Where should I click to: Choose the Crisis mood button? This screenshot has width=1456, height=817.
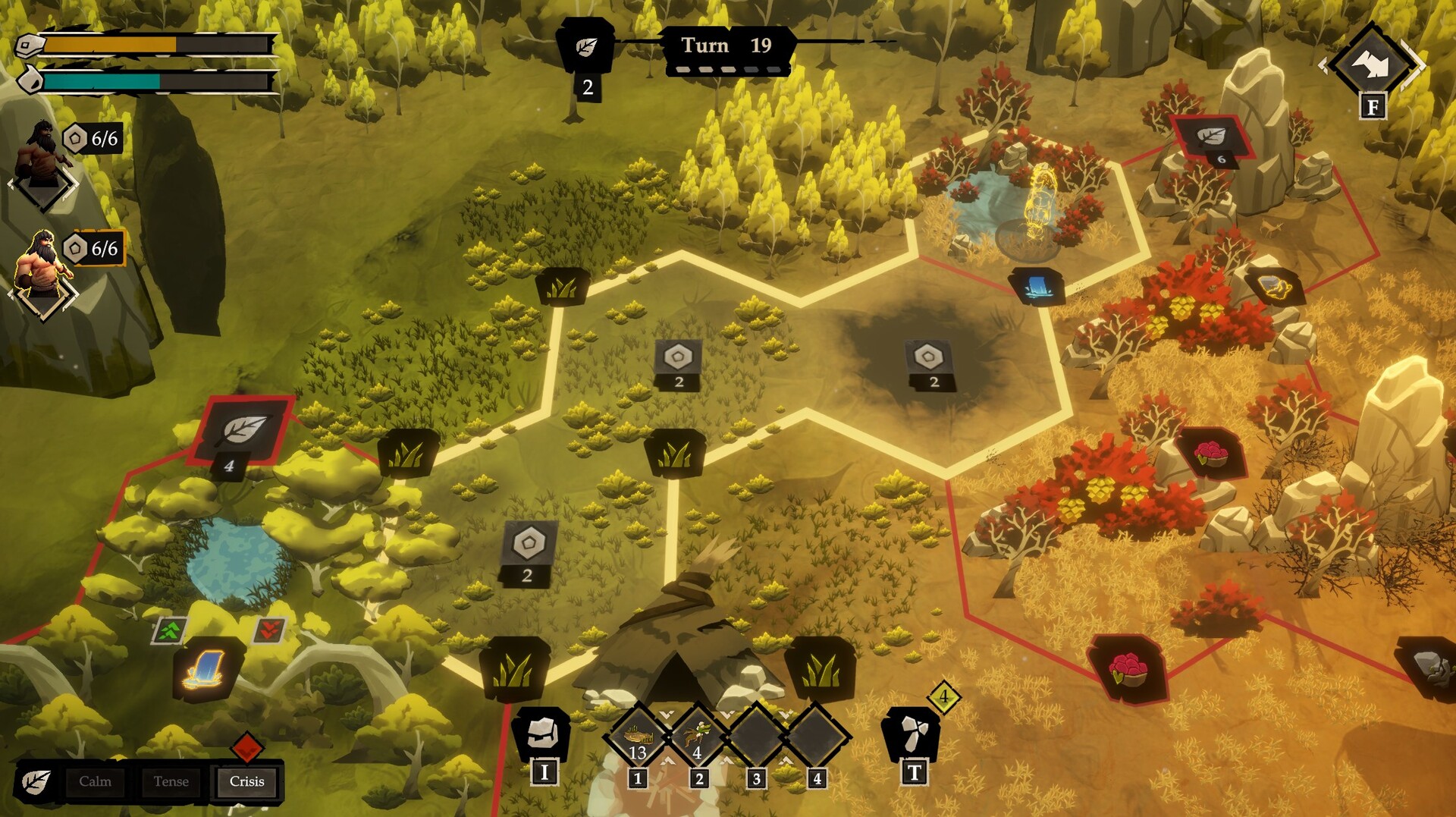pyautogui.click(x=246, y=781)
